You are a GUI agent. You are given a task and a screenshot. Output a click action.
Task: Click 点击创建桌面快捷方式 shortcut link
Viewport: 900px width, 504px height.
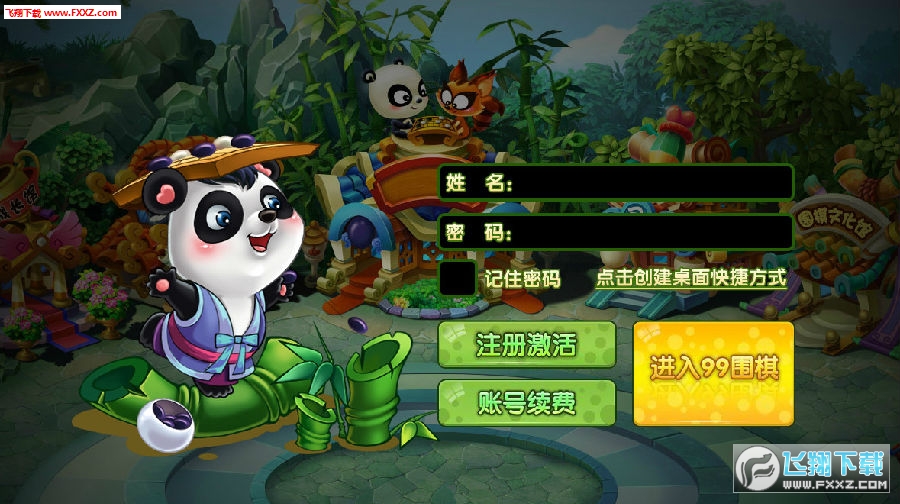click(690, 278)
